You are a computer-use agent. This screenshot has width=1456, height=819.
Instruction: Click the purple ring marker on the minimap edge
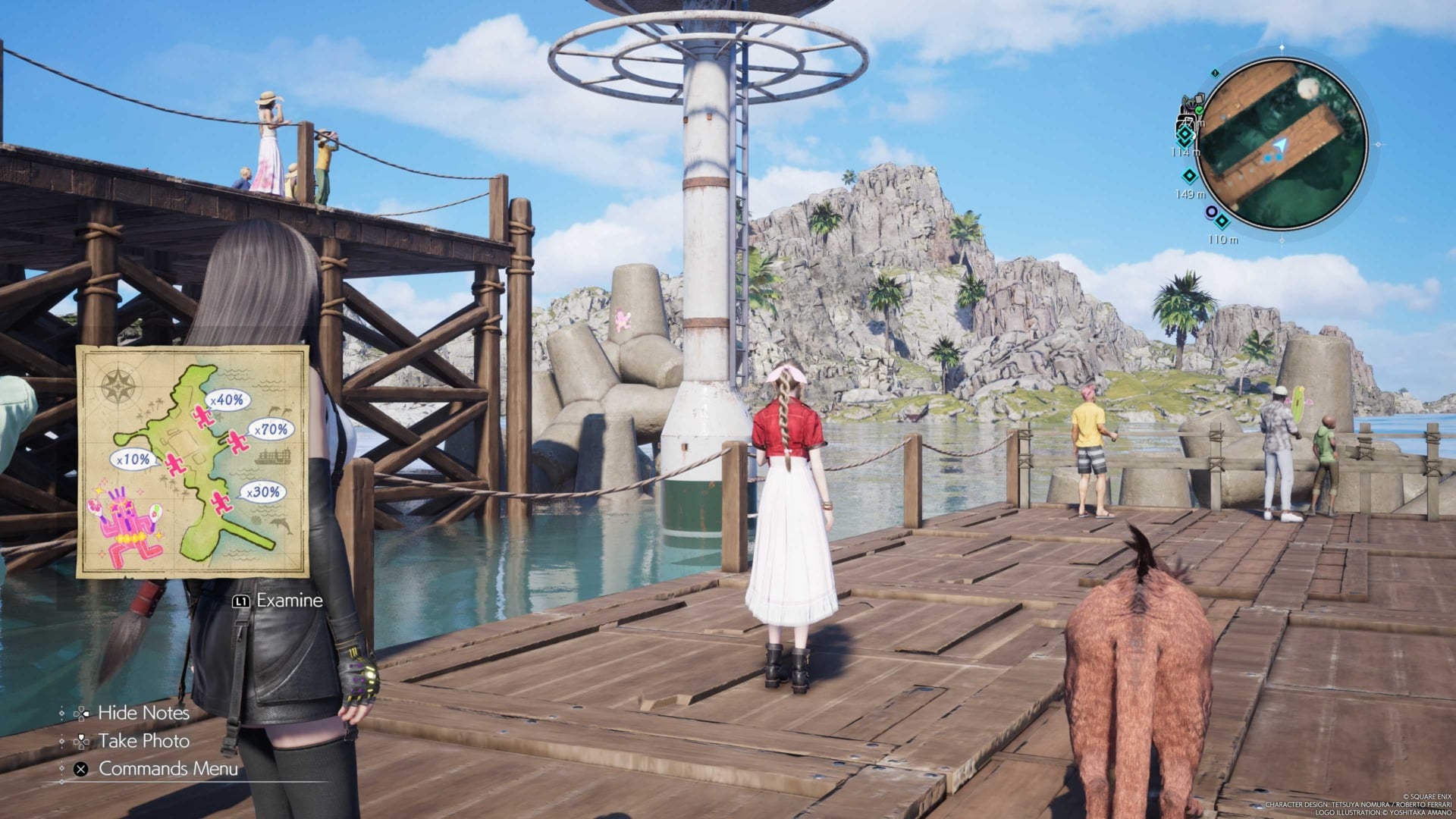[x=1210, y=212]
